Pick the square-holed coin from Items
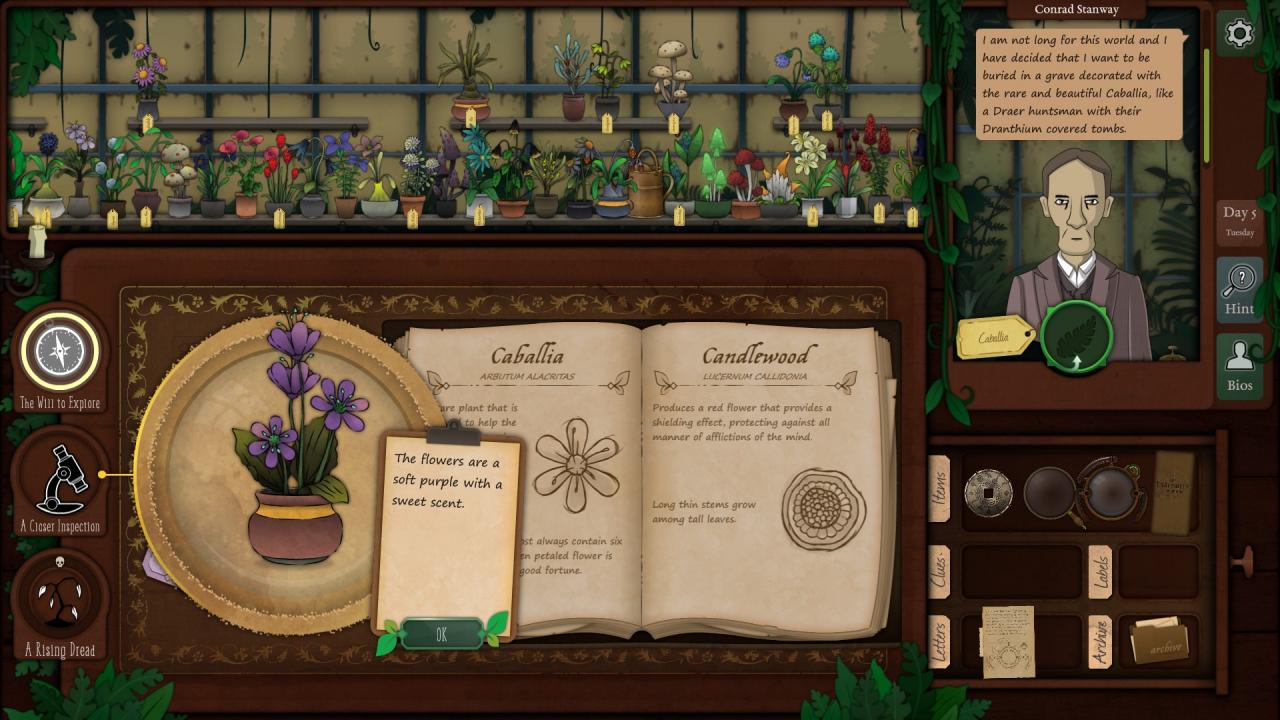Image resolution: width=1280 pixels, height=720 pixels. [x=988, y=493]
